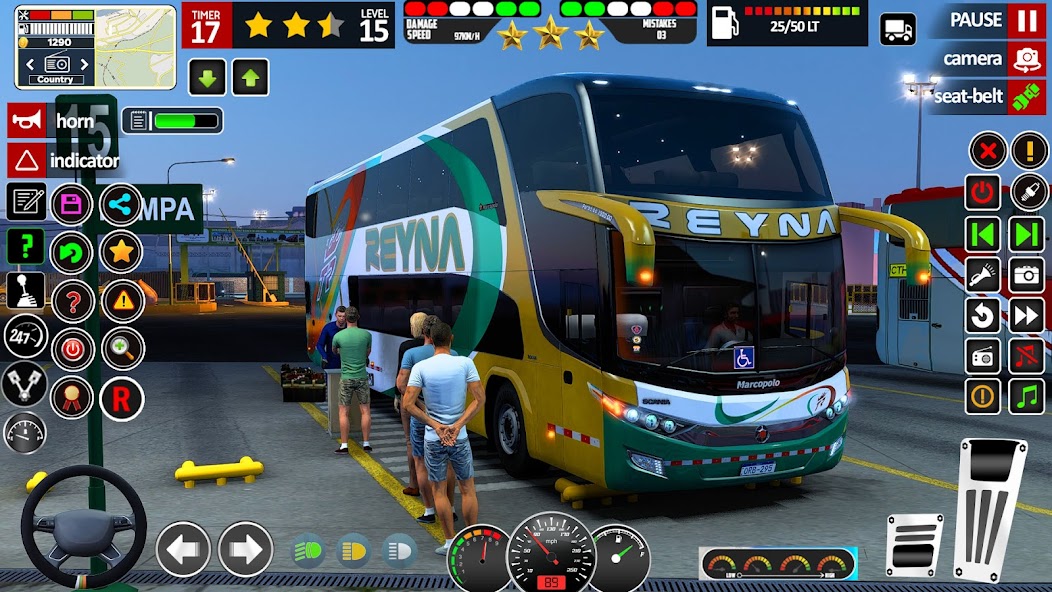Tap the blue share icon
This screenshot has width=1052, height=592.
pos(122,204)
